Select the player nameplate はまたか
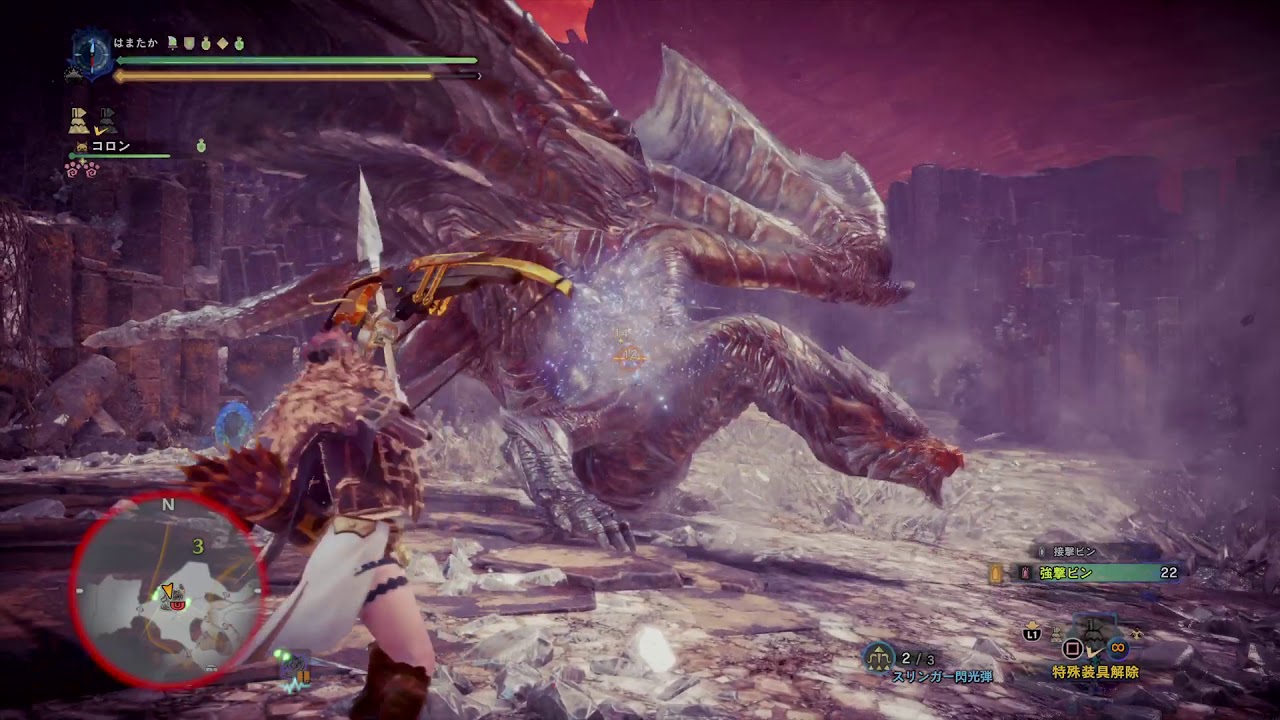The height and width of the screenshot is (720, 1280). coord(135,42)
